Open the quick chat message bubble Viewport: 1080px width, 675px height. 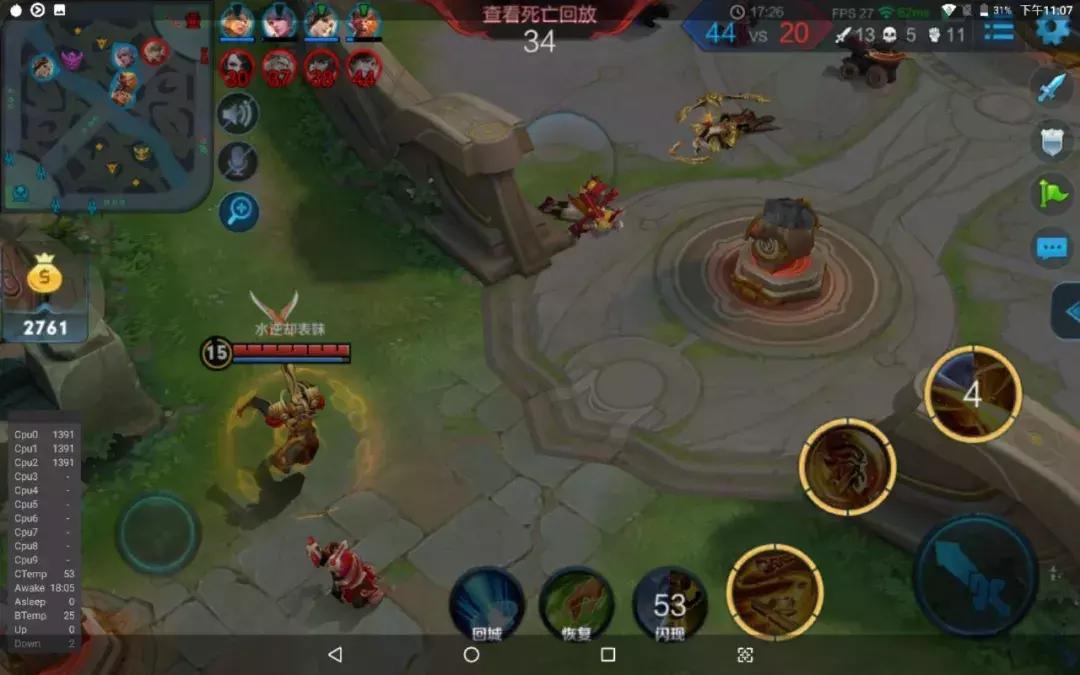pos(1051,246)
